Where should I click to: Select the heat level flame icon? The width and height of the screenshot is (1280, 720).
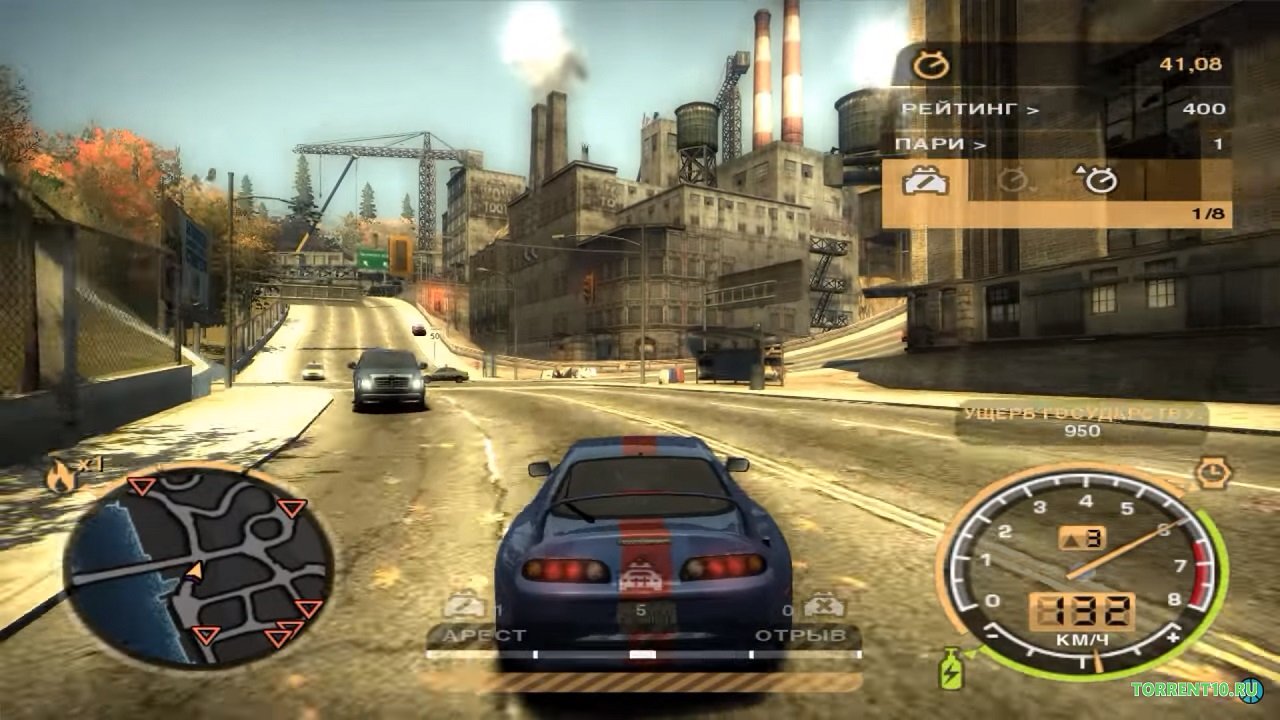click(59, 477)
